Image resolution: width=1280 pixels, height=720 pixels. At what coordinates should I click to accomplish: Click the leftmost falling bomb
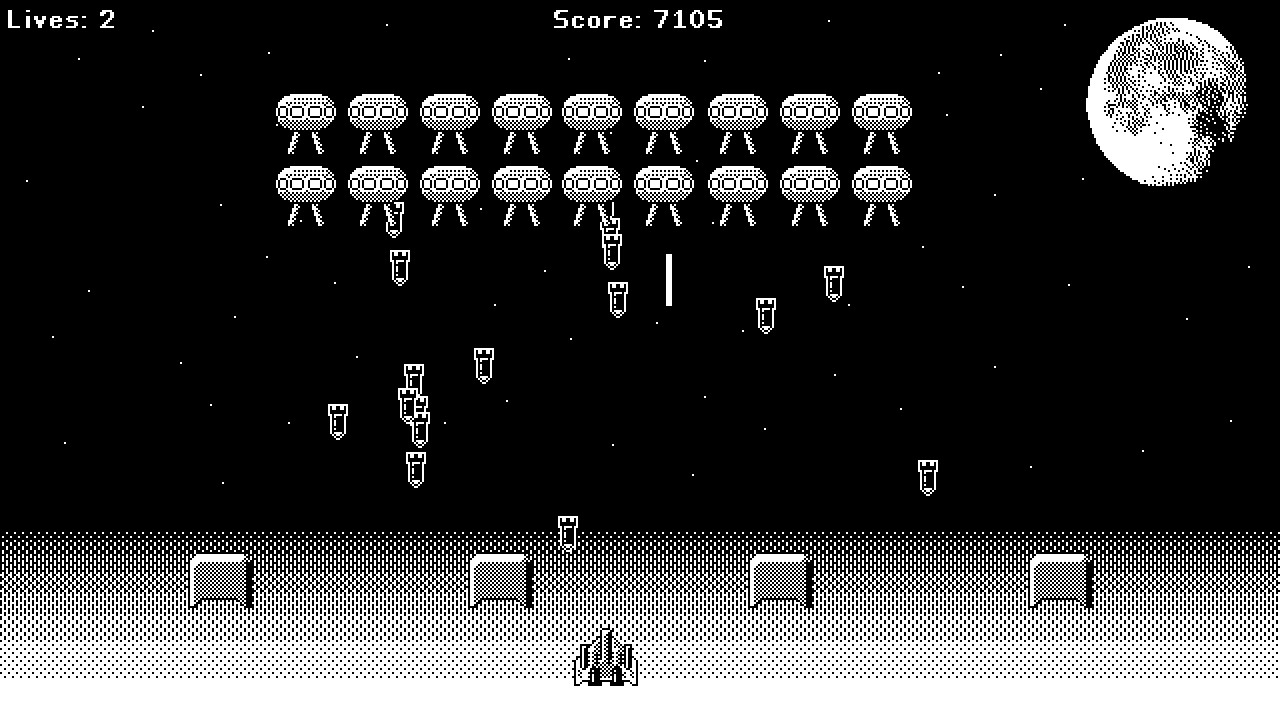[337, 420]
